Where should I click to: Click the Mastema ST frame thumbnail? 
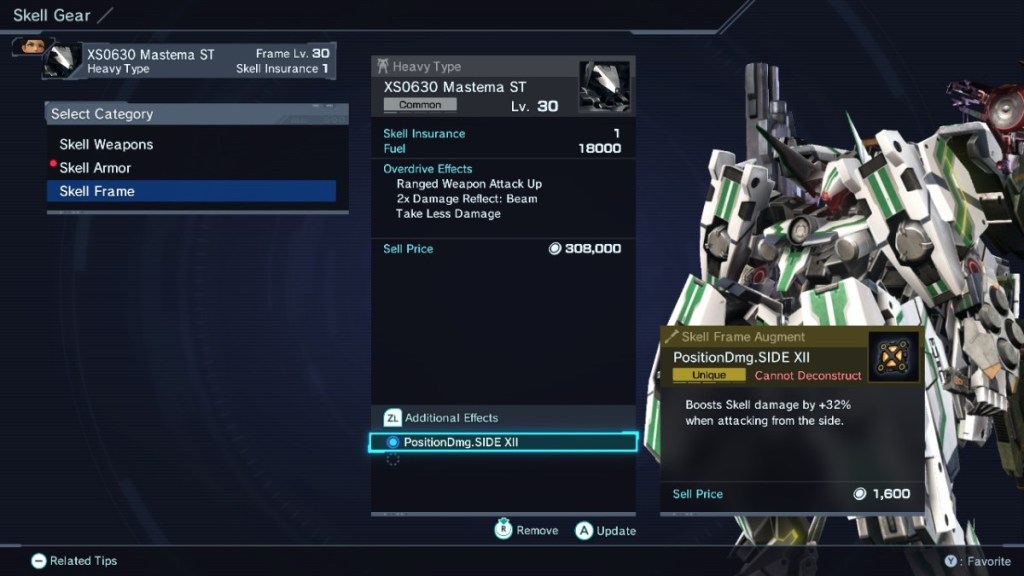click(x=605, y=87)
